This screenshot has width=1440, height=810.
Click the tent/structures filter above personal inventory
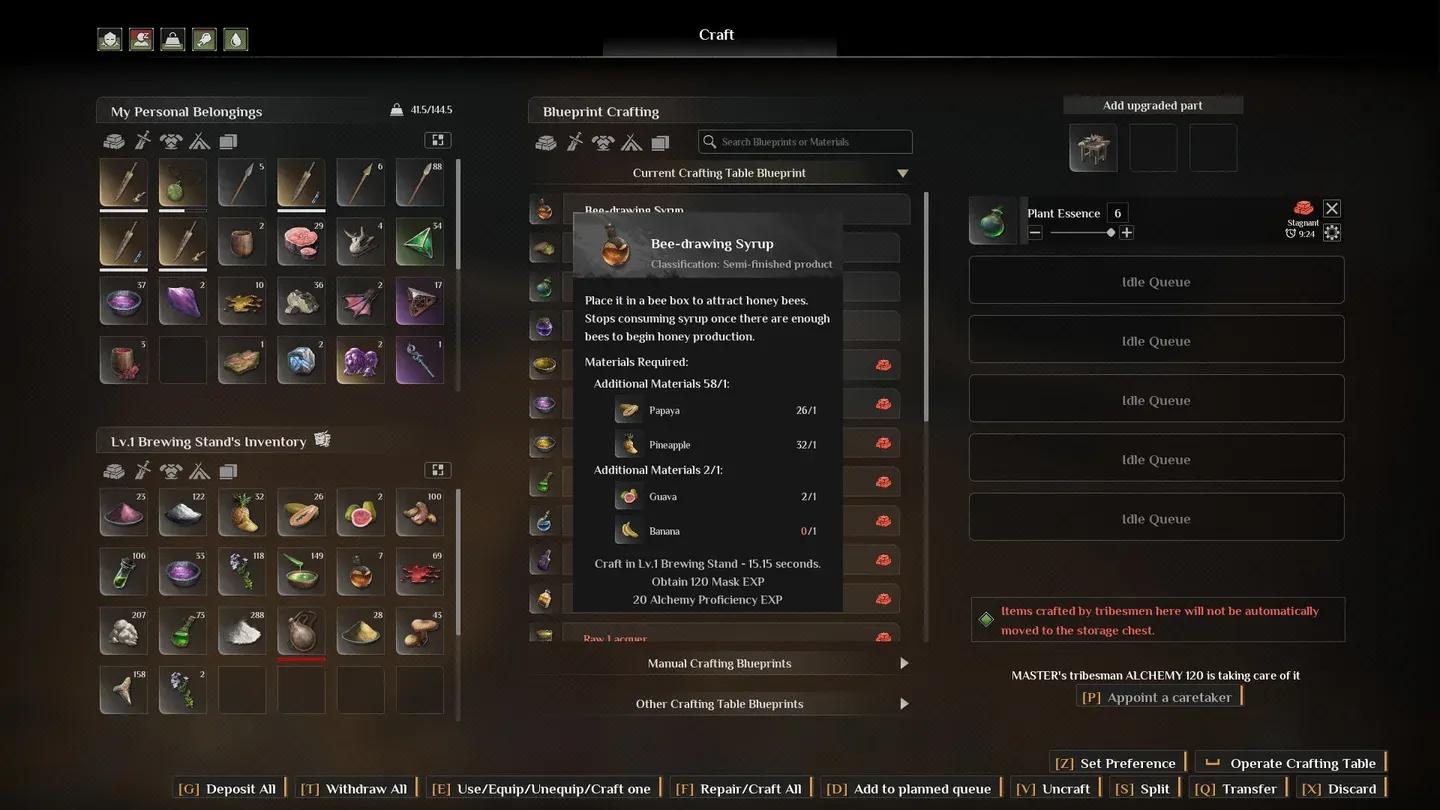[x=198, y=141]
